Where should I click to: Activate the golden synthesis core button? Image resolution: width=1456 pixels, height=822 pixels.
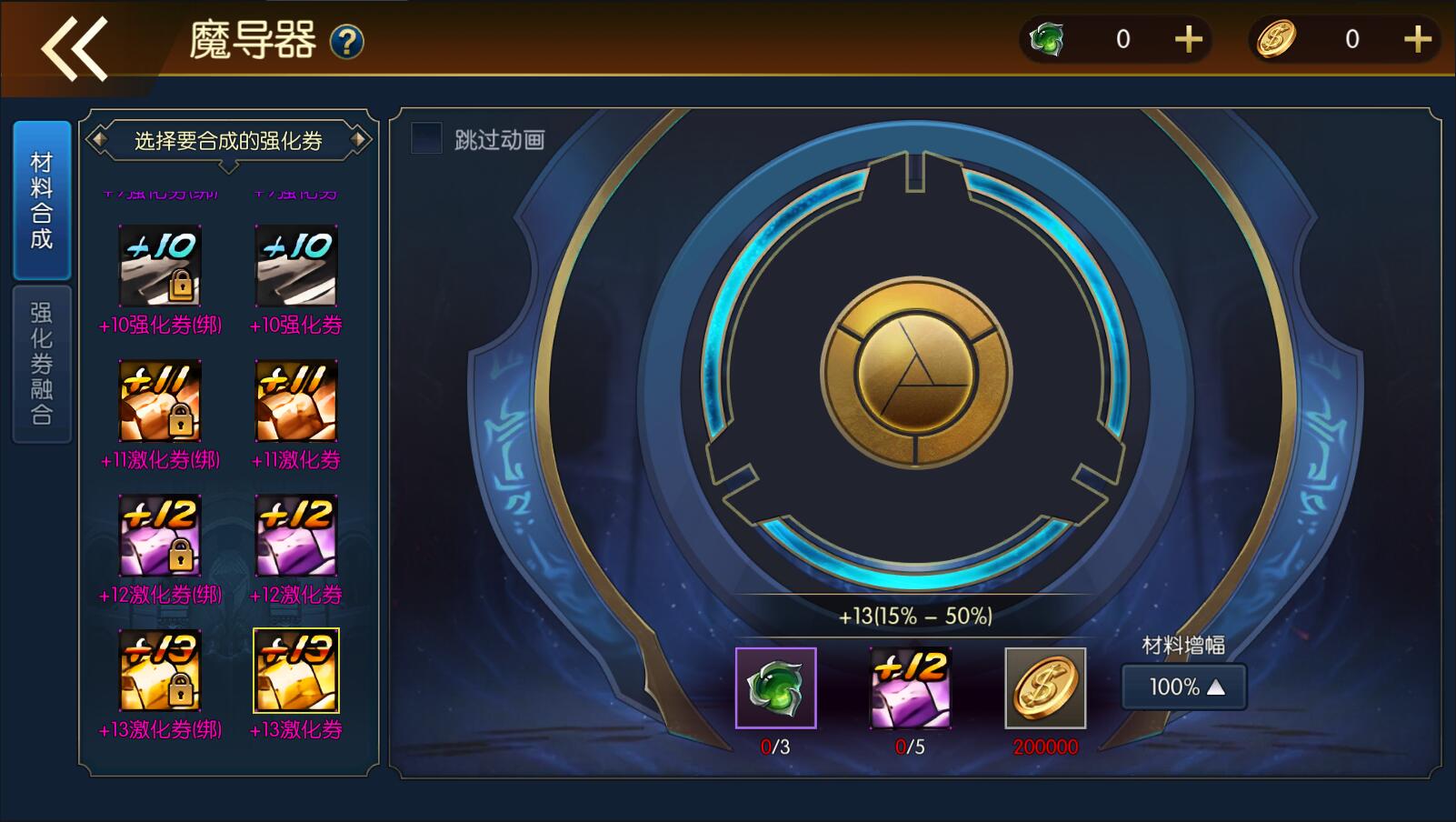(914, 373)
